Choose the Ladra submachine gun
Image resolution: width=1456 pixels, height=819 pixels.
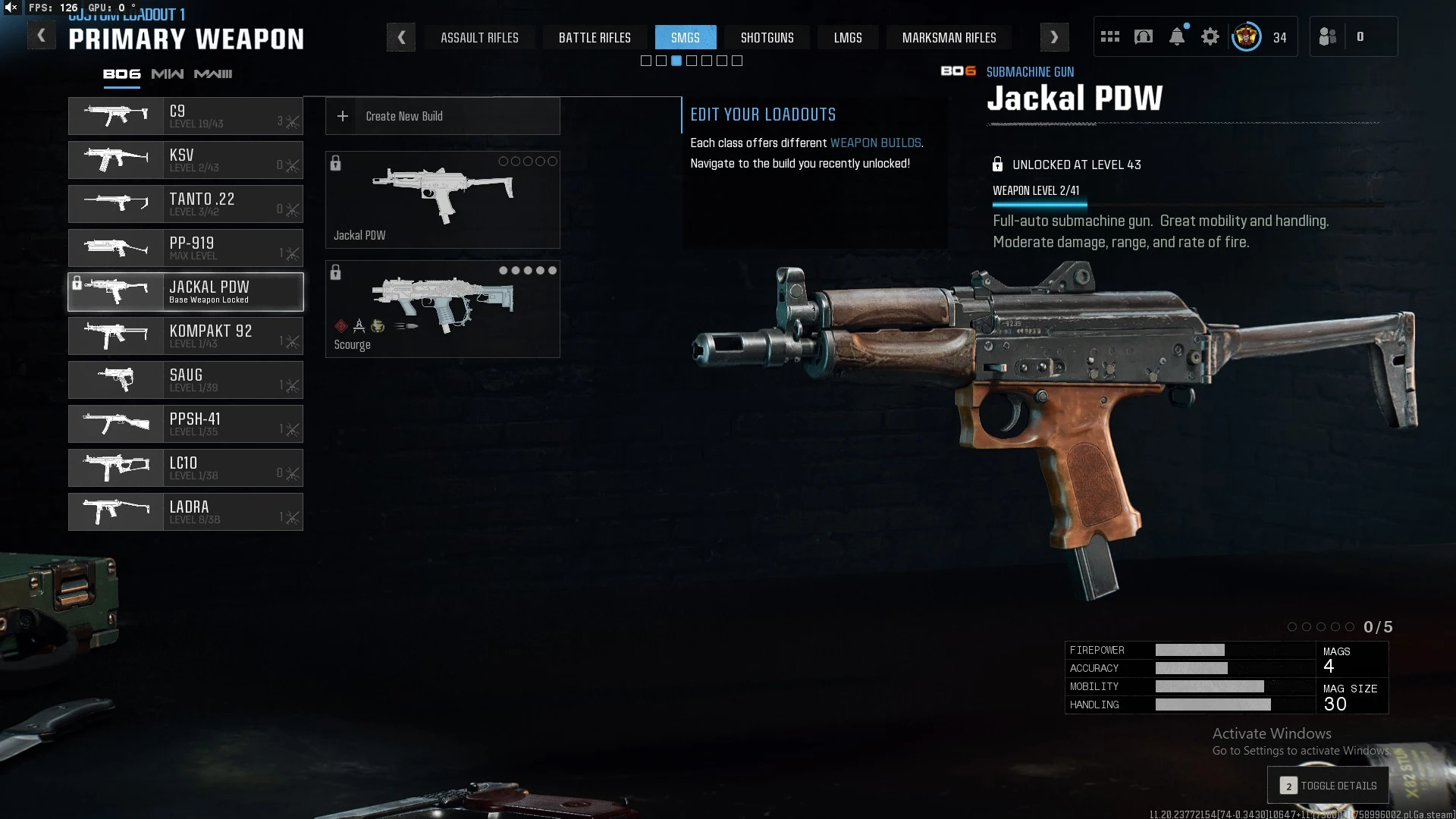coord(186,512)
